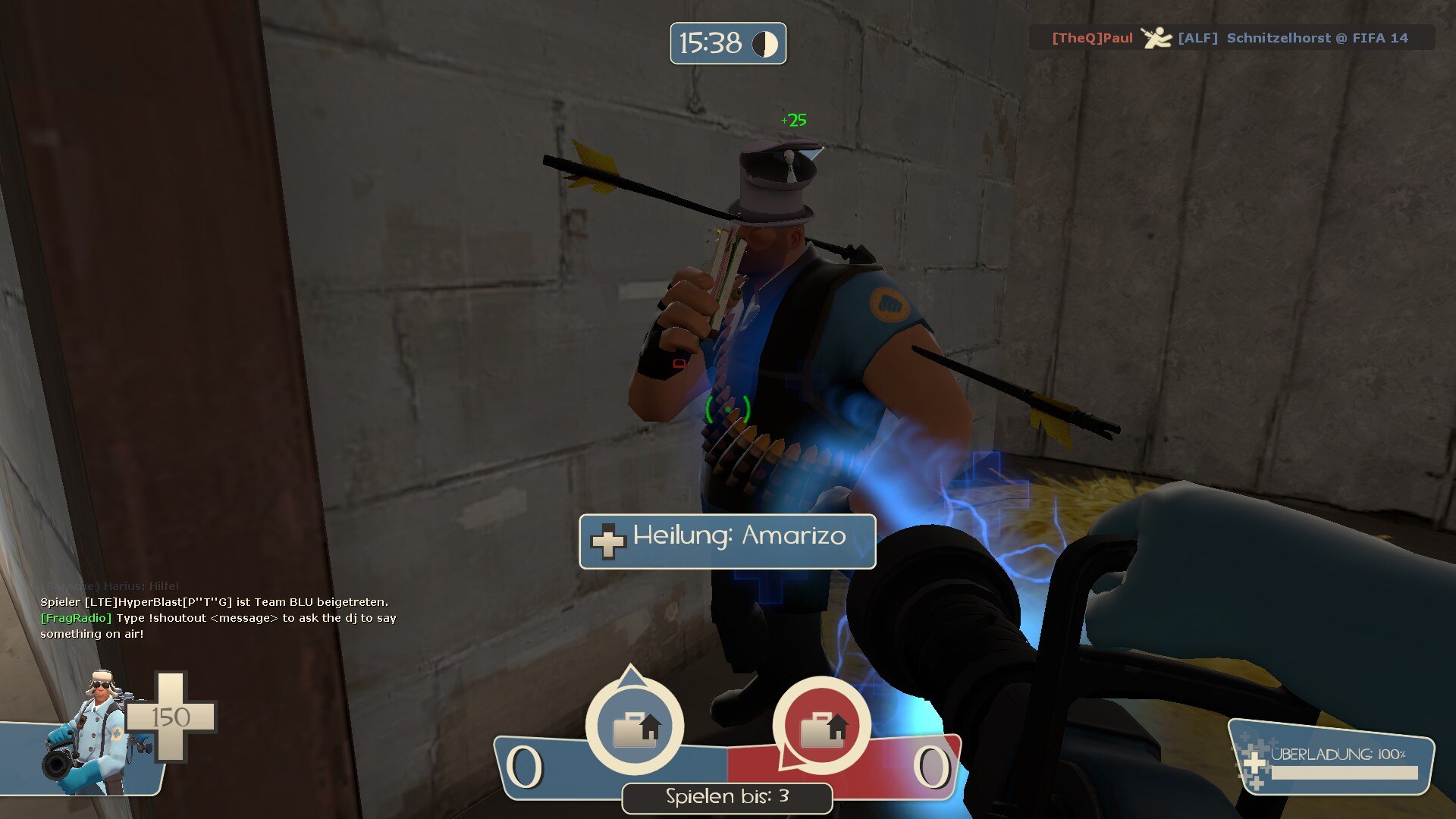Viewport: 1456px width, 819px height.
Task: Click the BLU intelligence briefcase icon
Action: click(635, 727)
